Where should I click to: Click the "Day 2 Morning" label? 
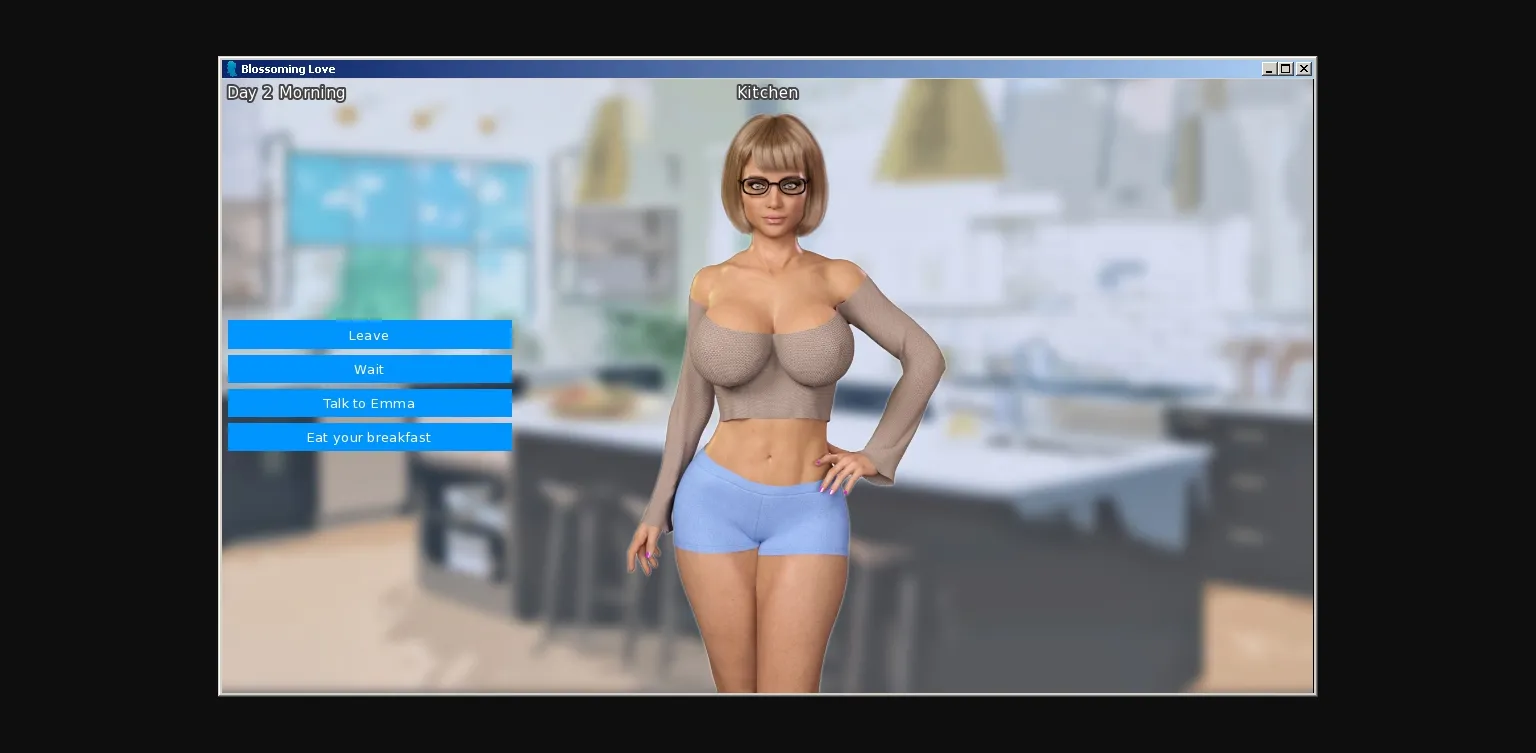[286, 92]
